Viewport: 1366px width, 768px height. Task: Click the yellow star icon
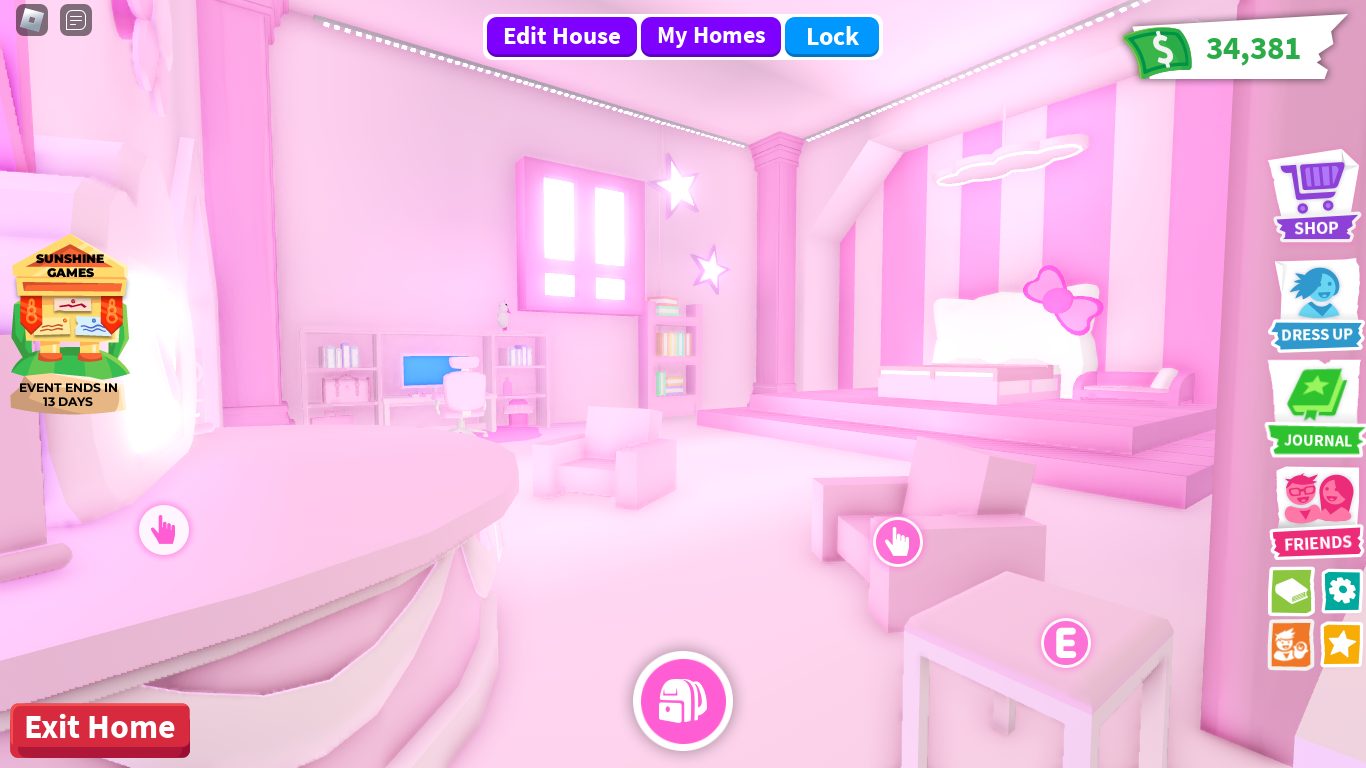[1341, 645]
